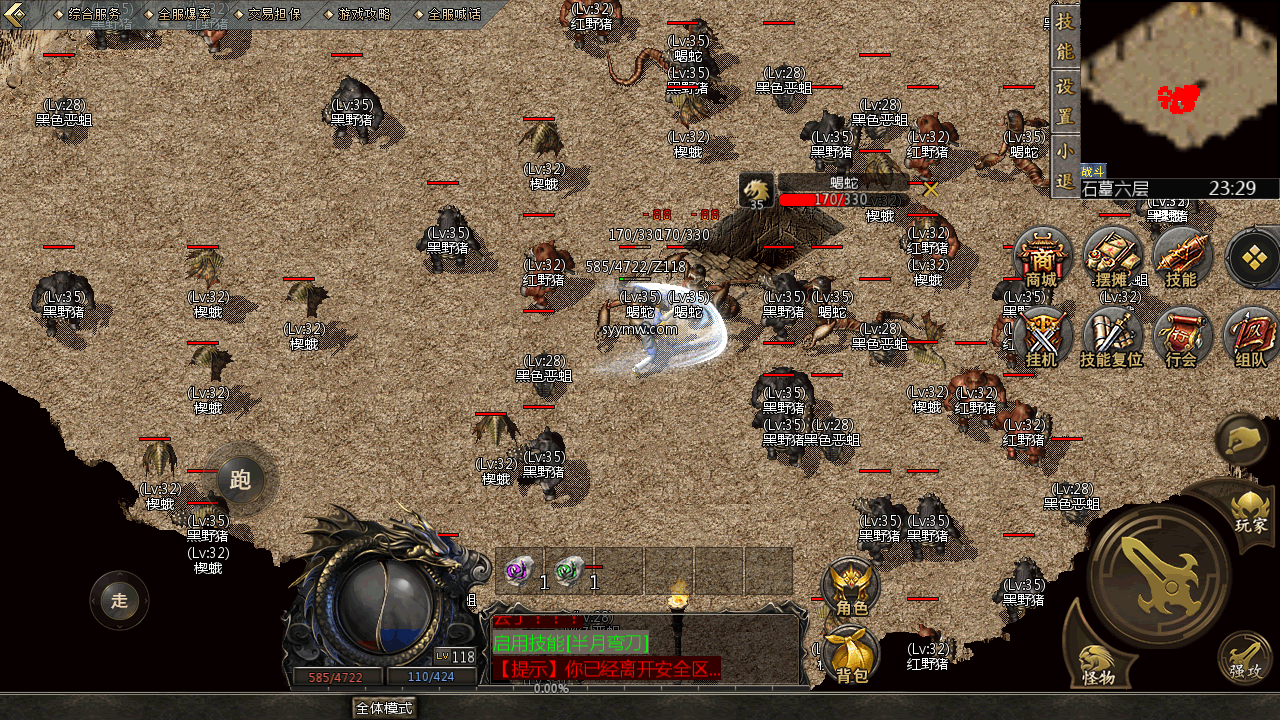
Task: Open the 行会 guild icon
Action: point(1181,336)
